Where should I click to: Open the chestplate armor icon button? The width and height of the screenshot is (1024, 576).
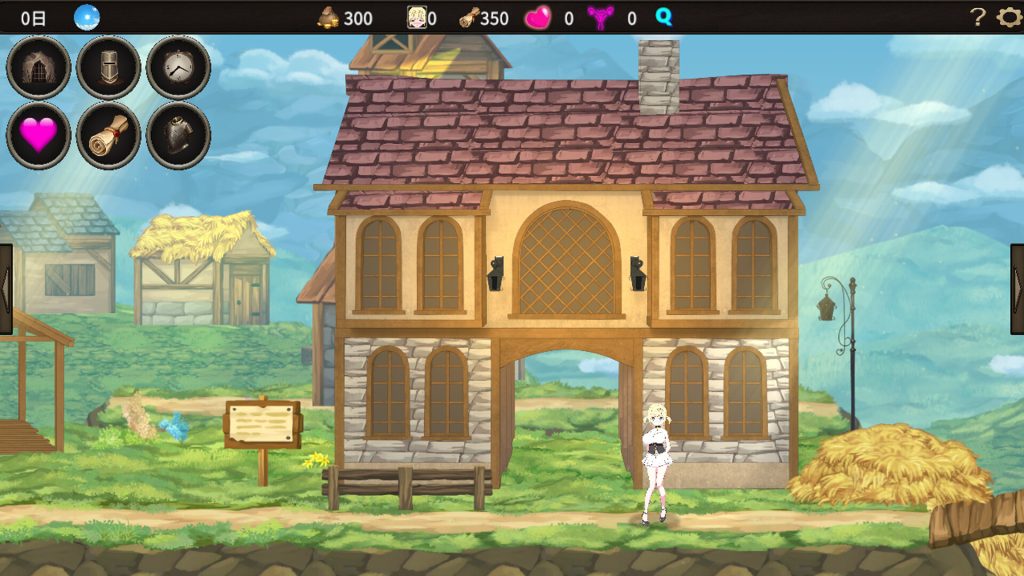click(178, 135)
